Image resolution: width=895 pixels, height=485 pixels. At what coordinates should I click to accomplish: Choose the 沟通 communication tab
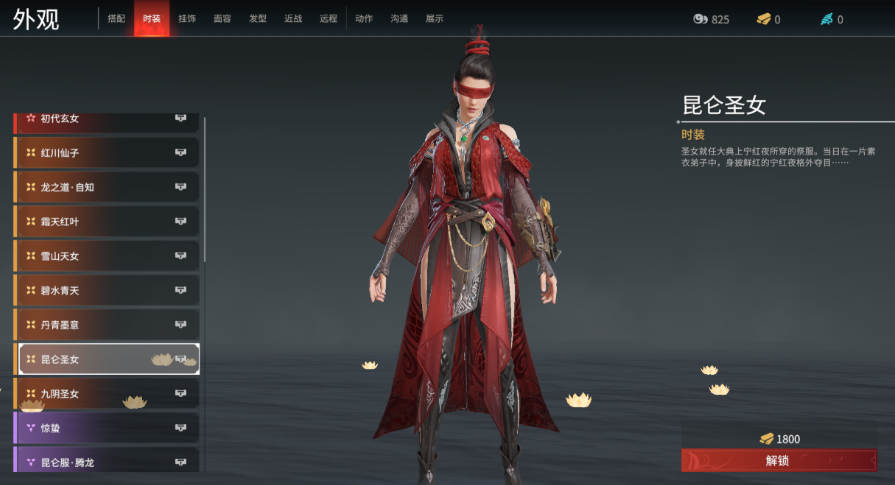tap(399, 19)
